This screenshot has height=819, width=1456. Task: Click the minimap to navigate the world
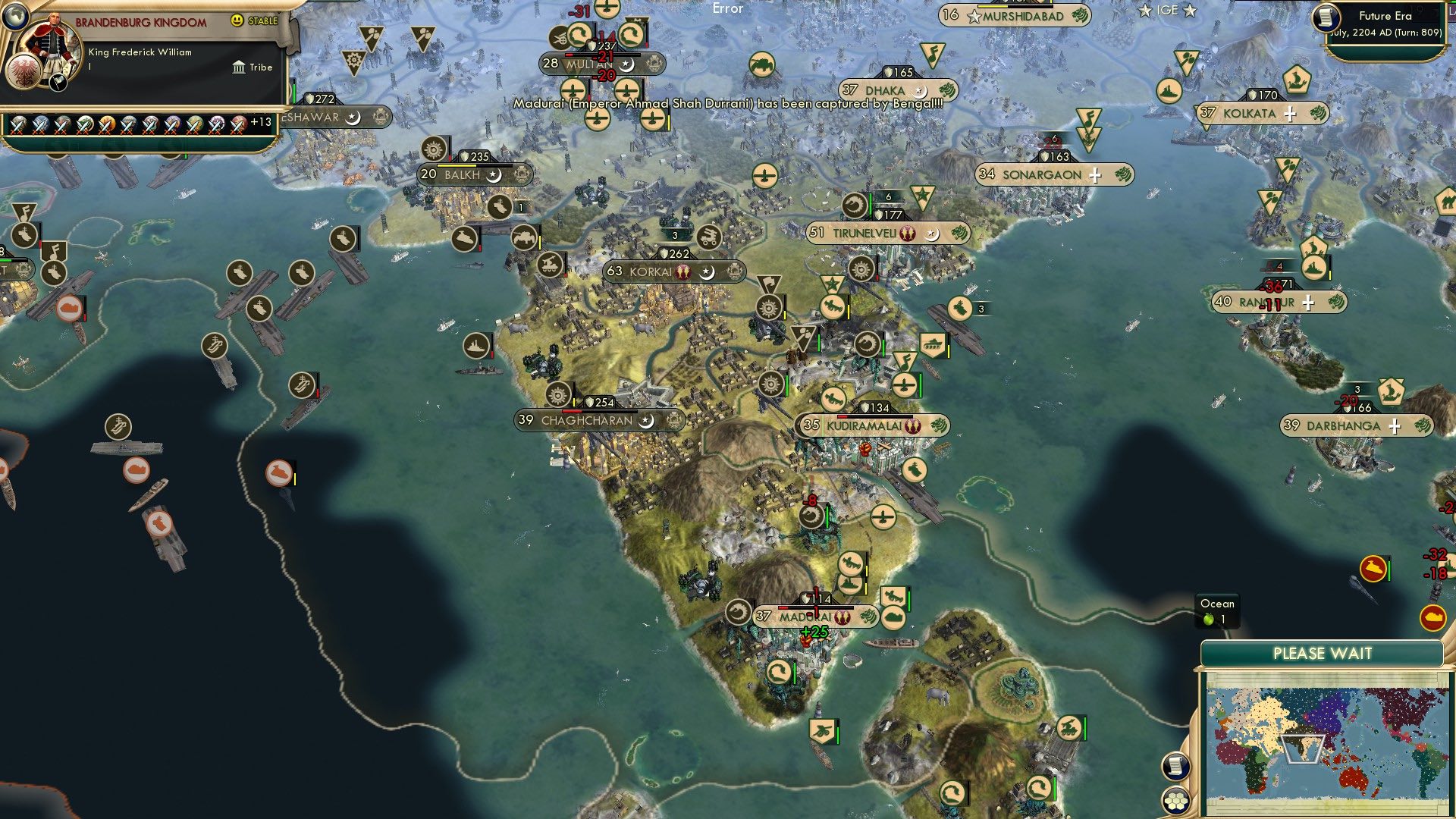(x=1323, y=743)
